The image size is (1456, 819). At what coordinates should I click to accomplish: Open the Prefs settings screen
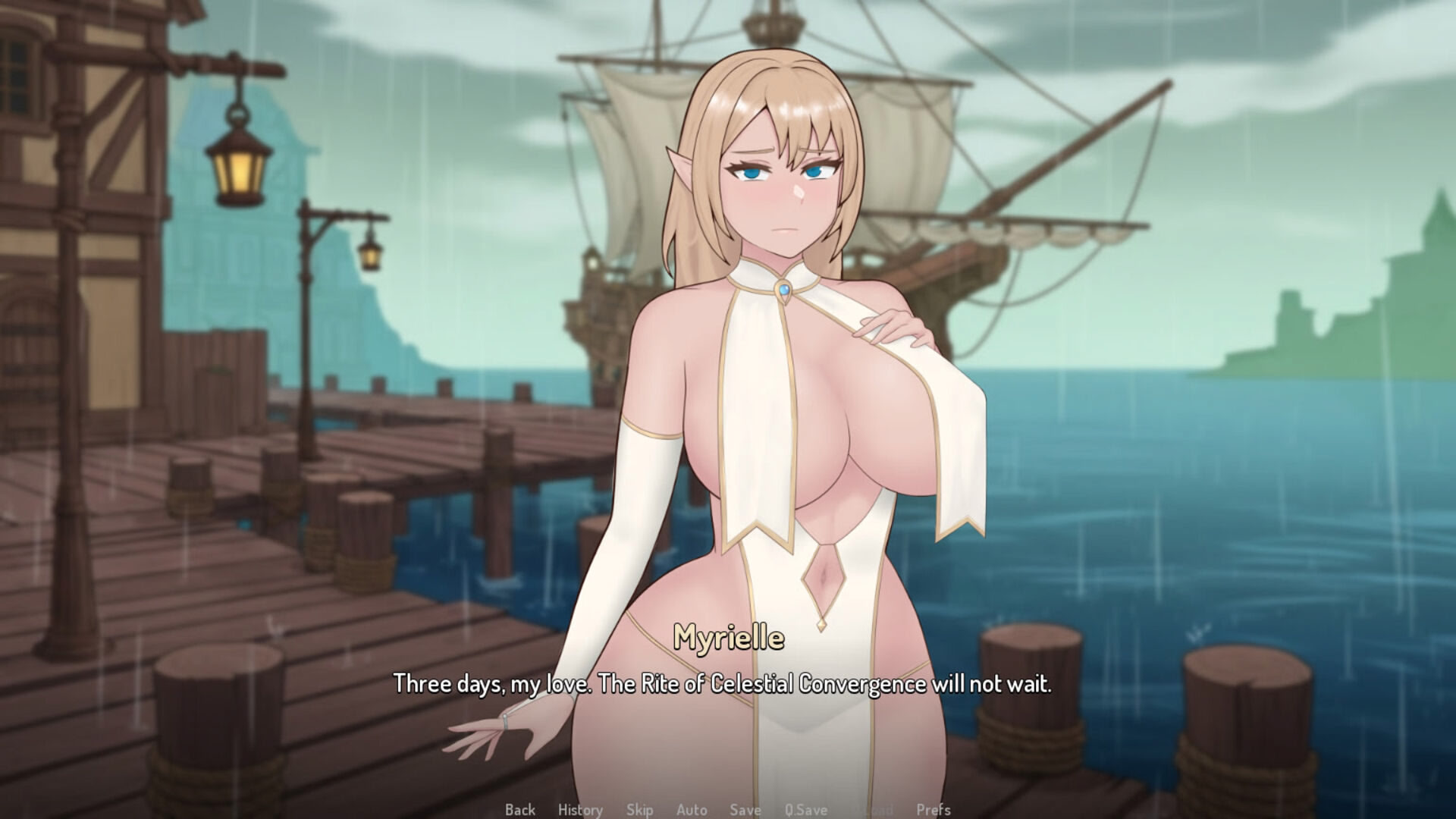click(x=934, y=809)
